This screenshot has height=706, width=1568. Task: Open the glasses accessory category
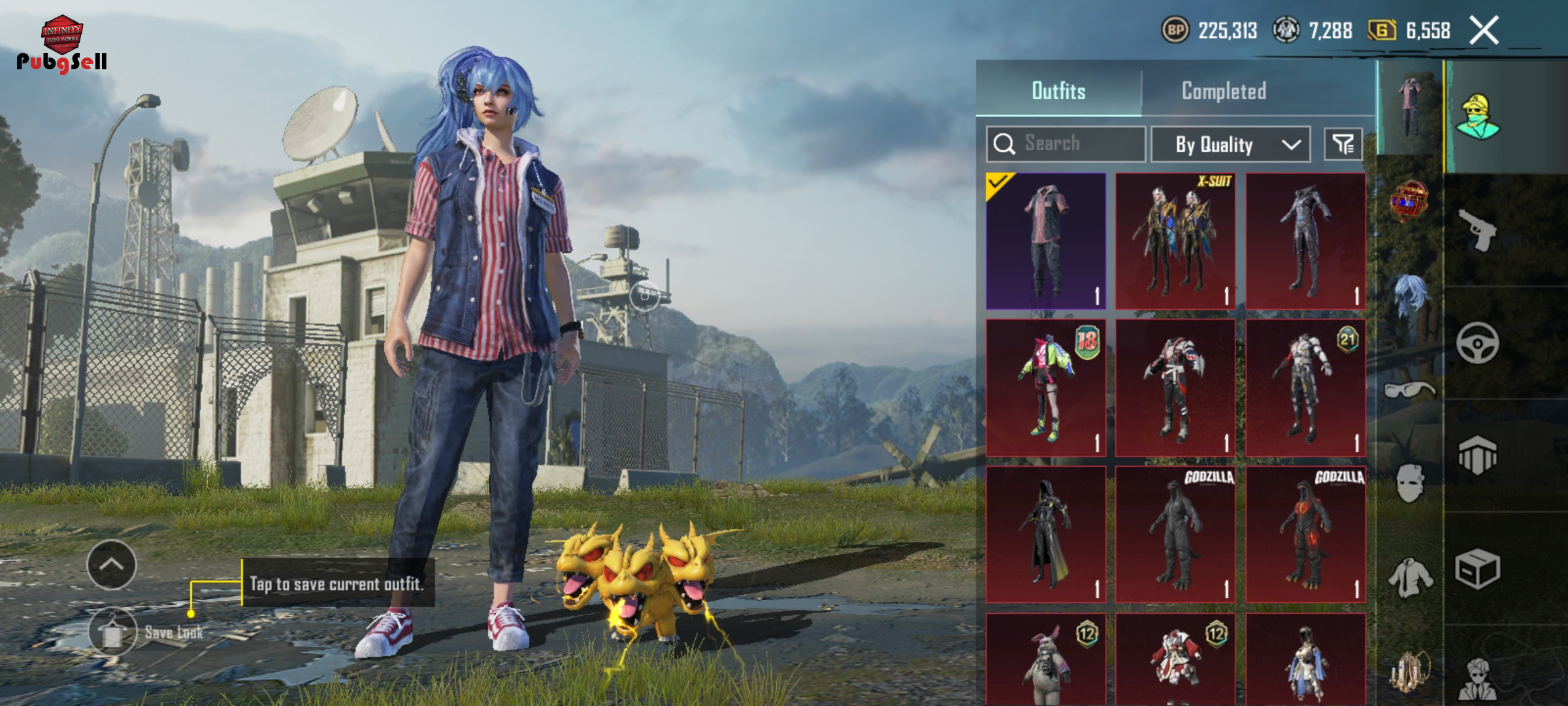(1410, 390)
